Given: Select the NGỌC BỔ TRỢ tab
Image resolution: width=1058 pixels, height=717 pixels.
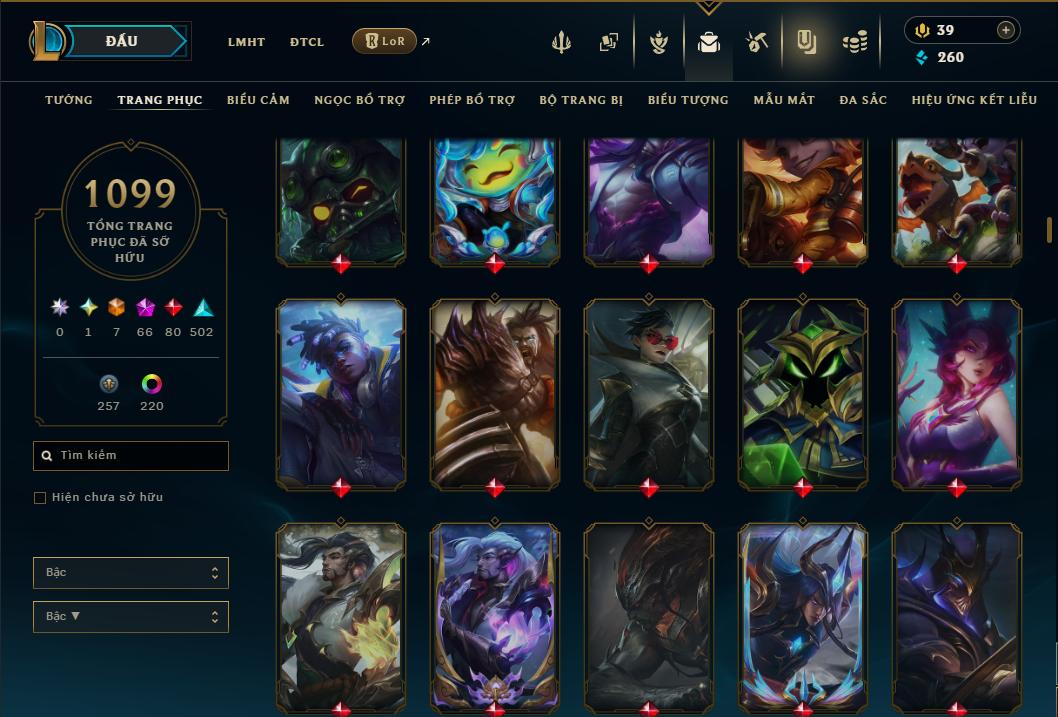Looking at the screenshot, I should point(359,100).
